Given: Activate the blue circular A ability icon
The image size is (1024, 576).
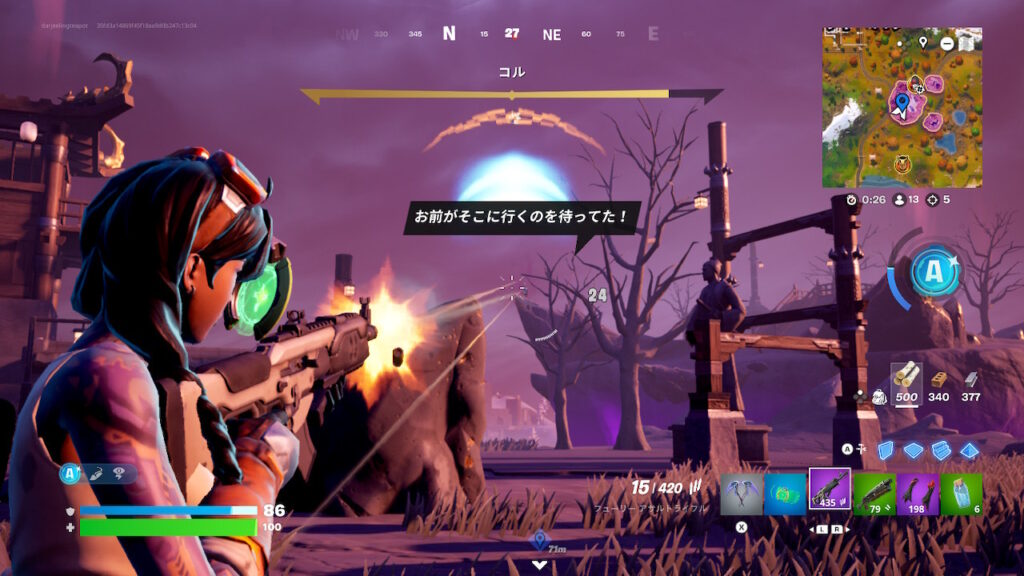Looking at the screenshot, I should pos(934,273).
